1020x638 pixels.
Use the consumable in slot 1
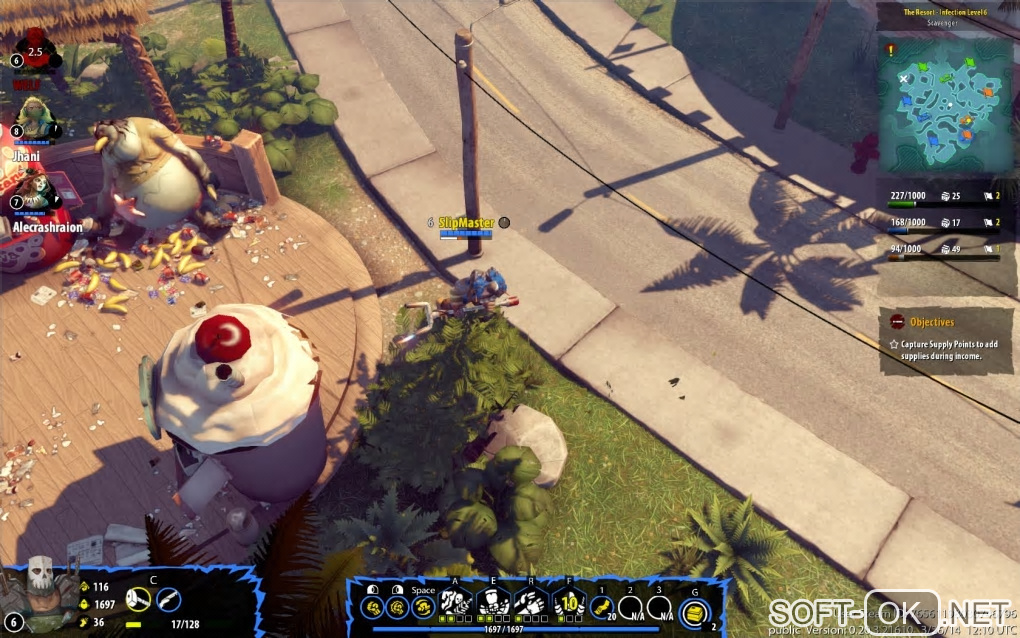[x=601, y=607]
